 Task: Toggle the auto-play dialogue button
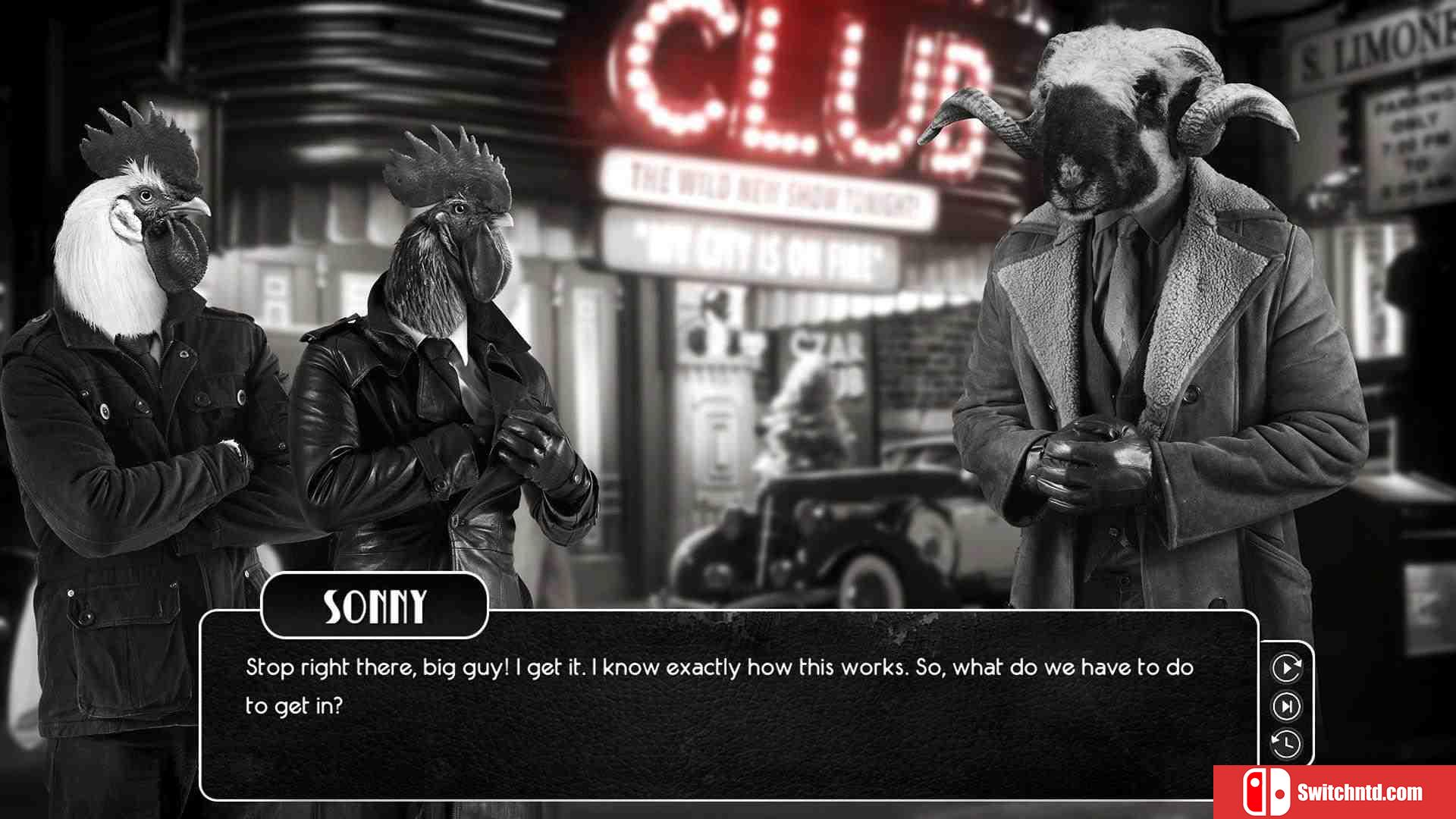(x=1286, y=668)
